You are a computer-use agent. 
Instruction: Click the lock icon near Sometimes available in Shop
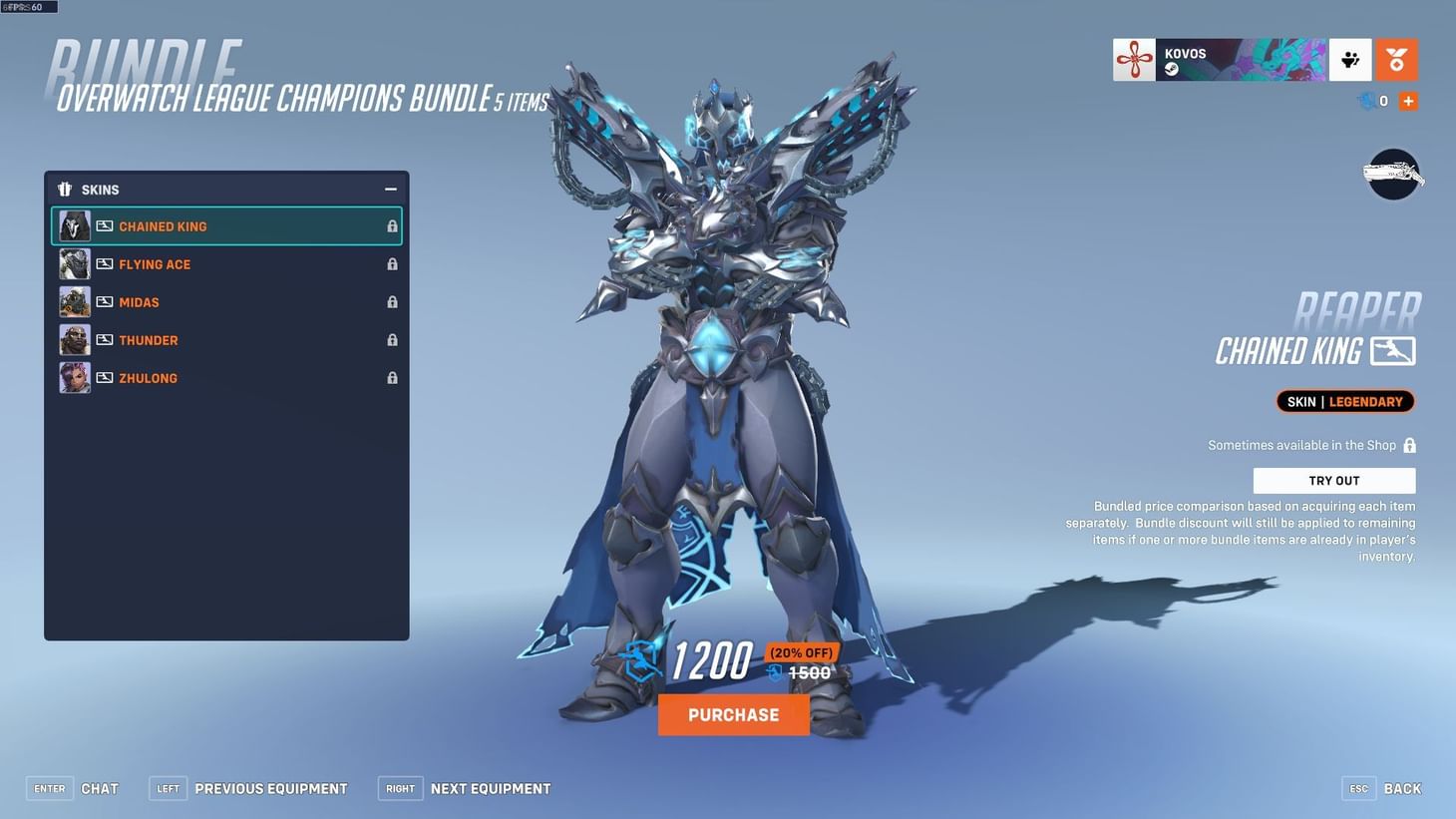tap(1410, 445)
